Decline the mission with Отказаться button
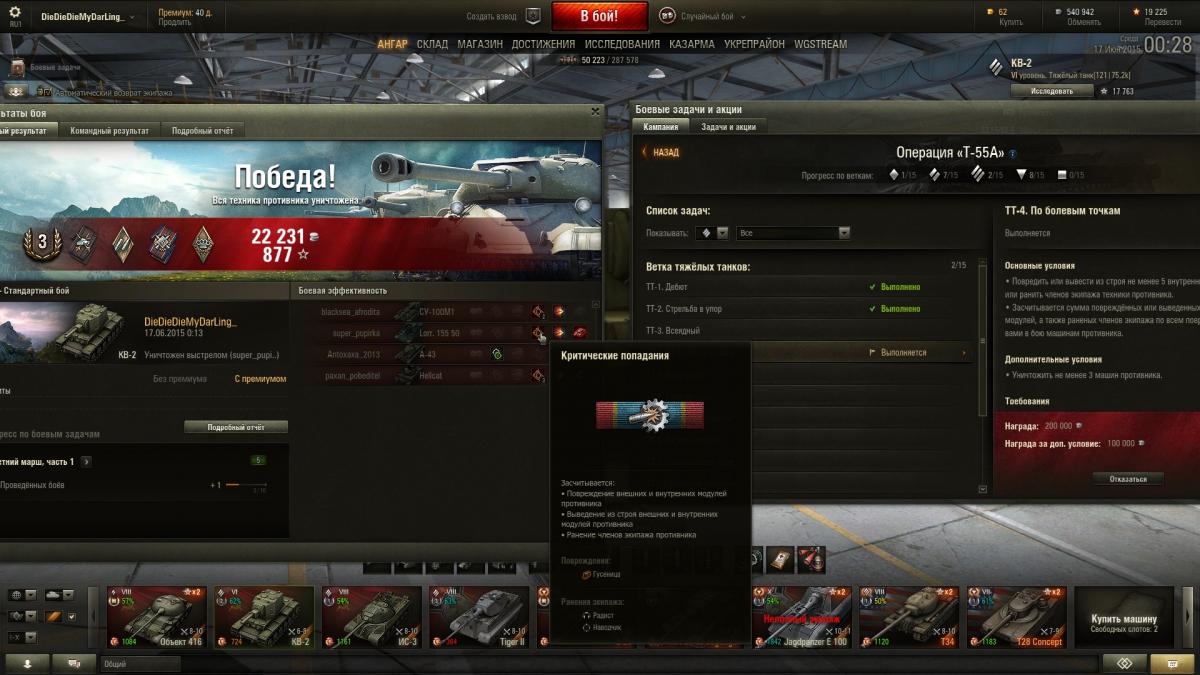 (x=1128, y=479)
